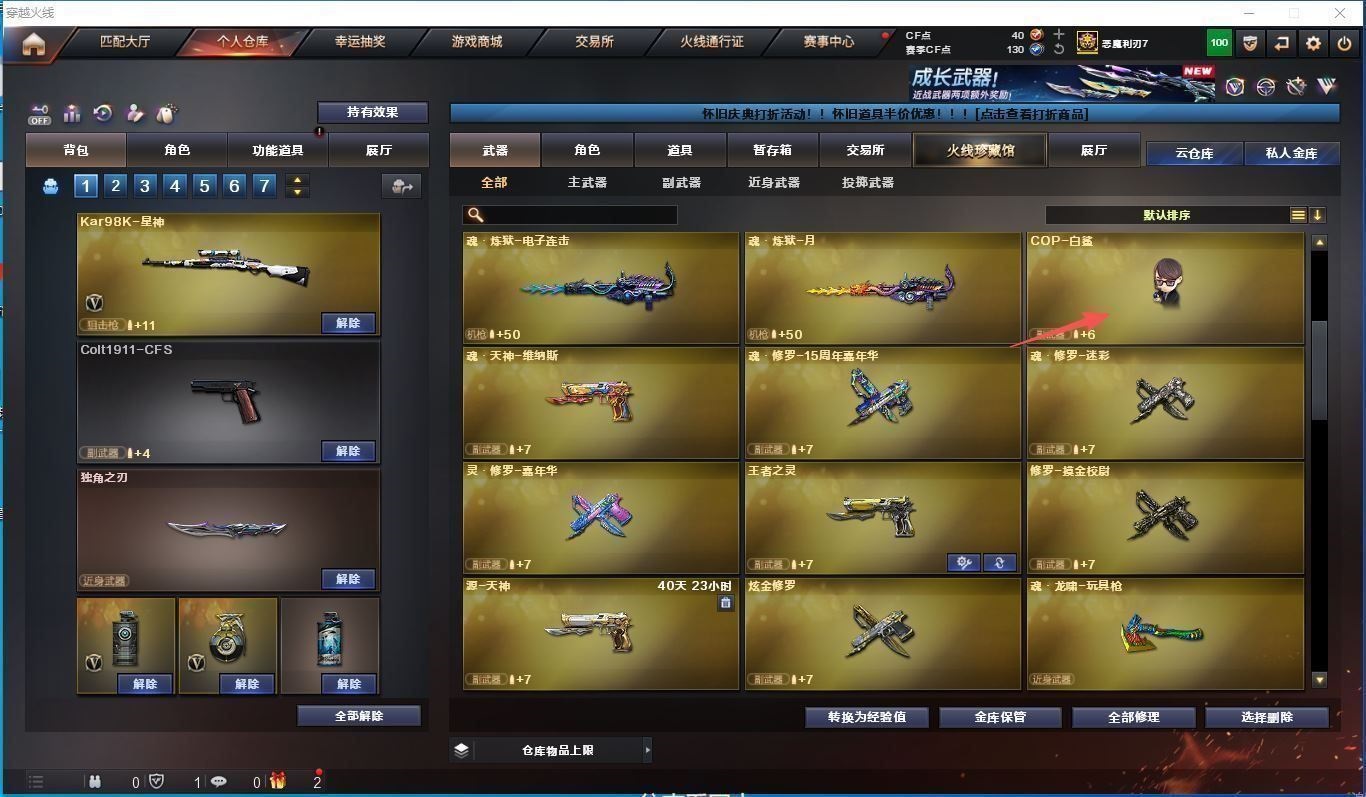
Task: Switch to the 功能道具 tab
Action: pyautogui.click(x=277, y=150)
